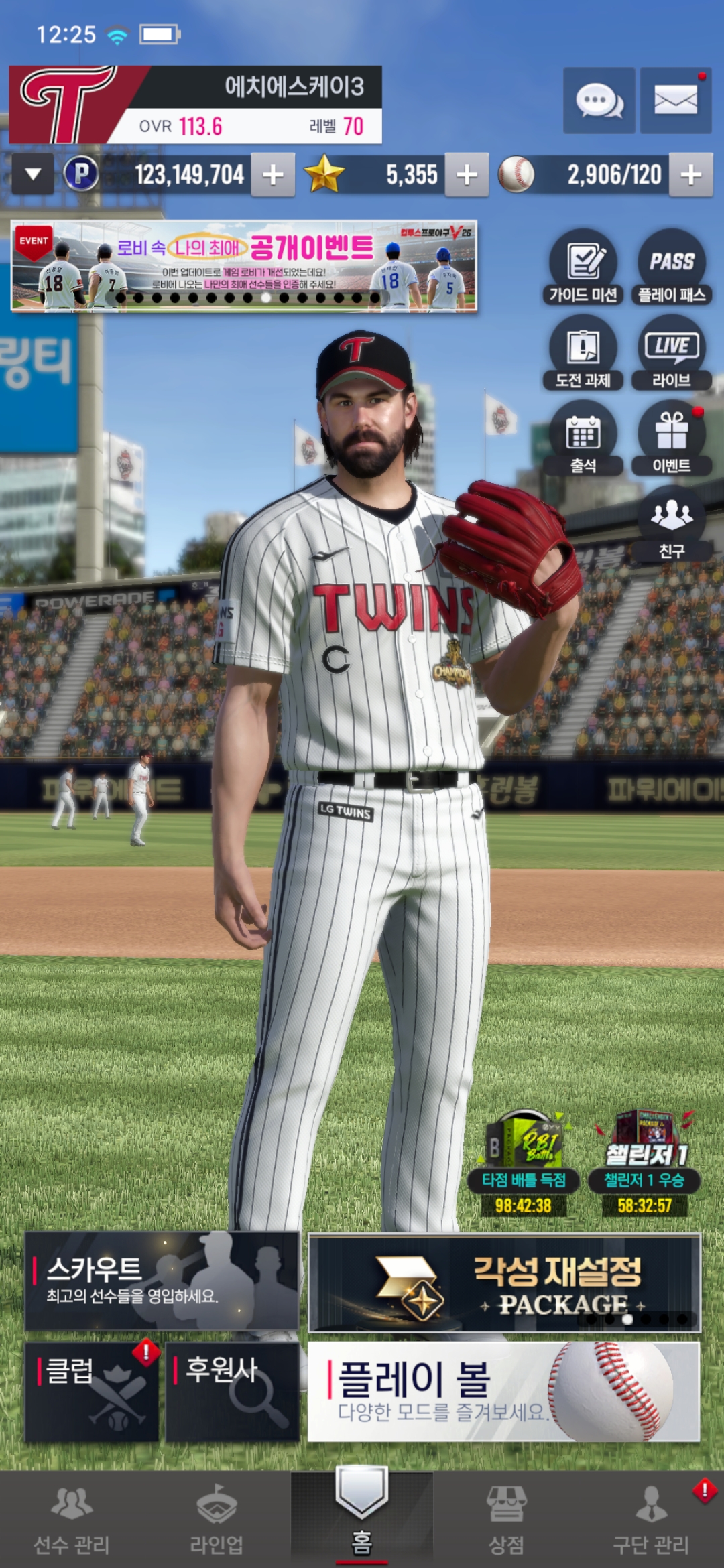This screenshot has width=724, height=1568.
Task: Add more gold star currency
Action: point(467,175)
